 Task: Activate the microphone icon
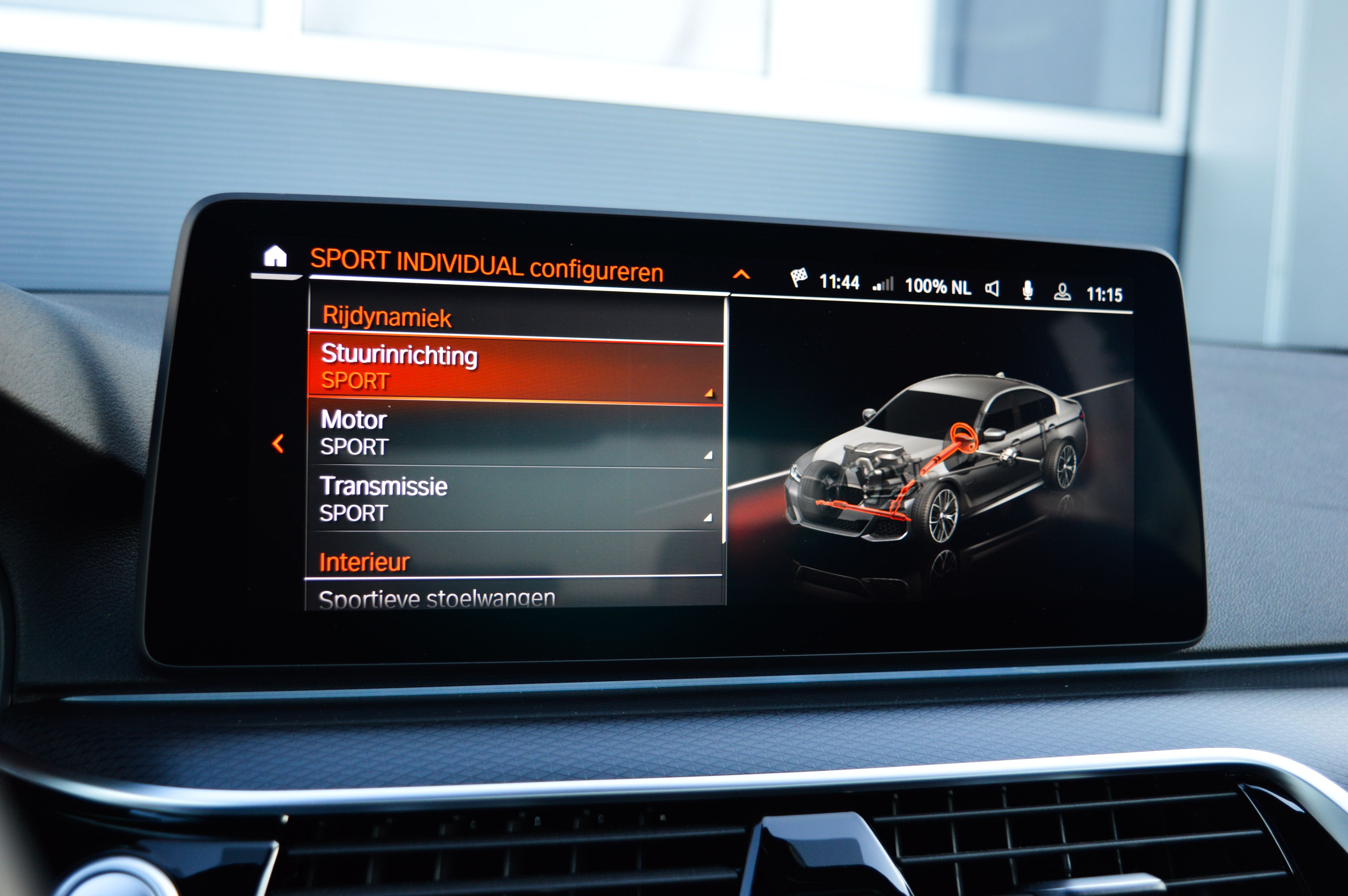click(1027, 290)
